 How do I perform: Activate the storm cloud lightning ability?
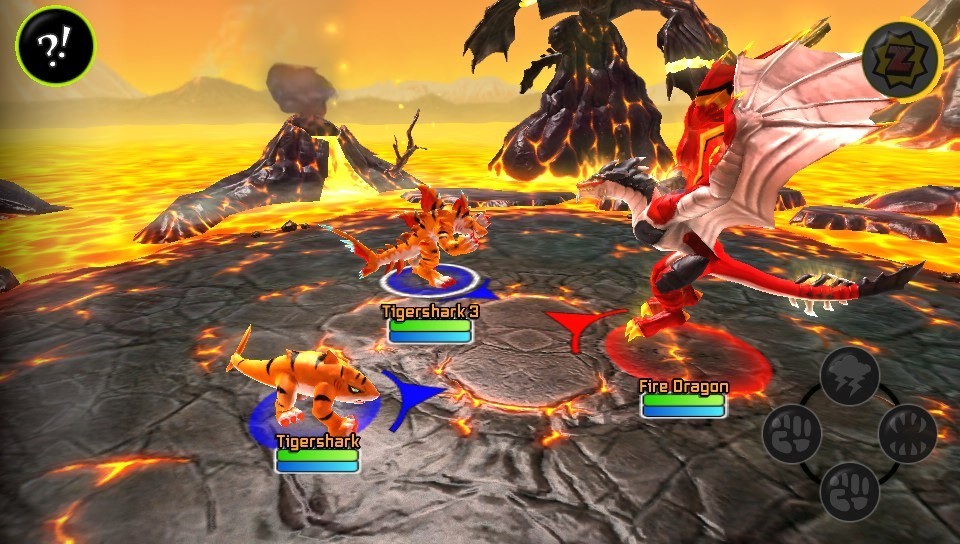[x=849, y=376]
